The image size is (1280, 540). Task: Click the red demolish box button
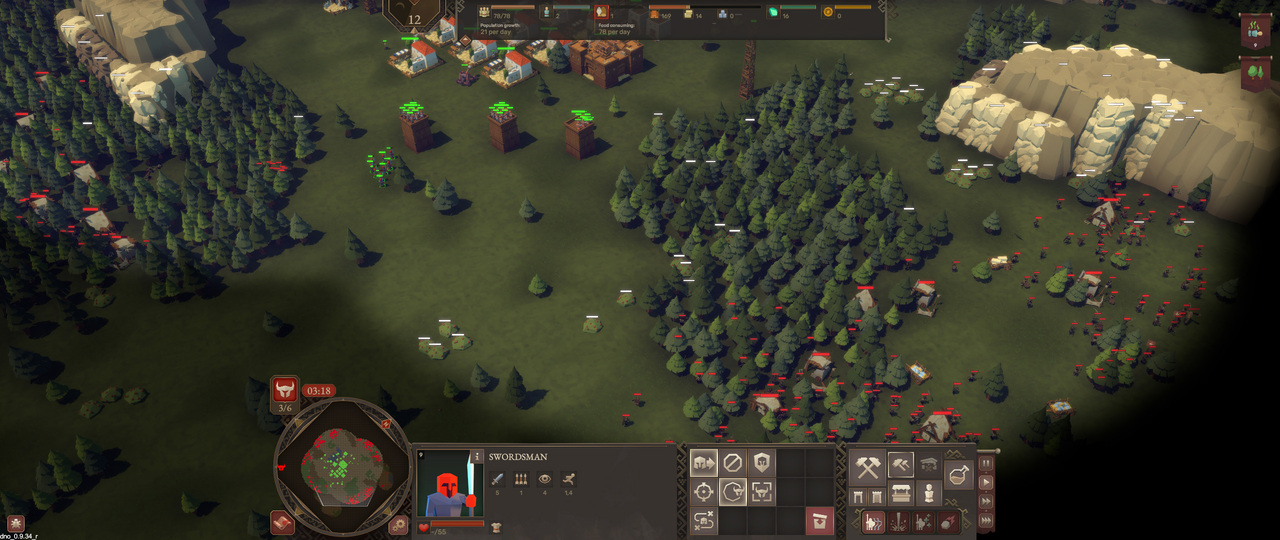819,520
